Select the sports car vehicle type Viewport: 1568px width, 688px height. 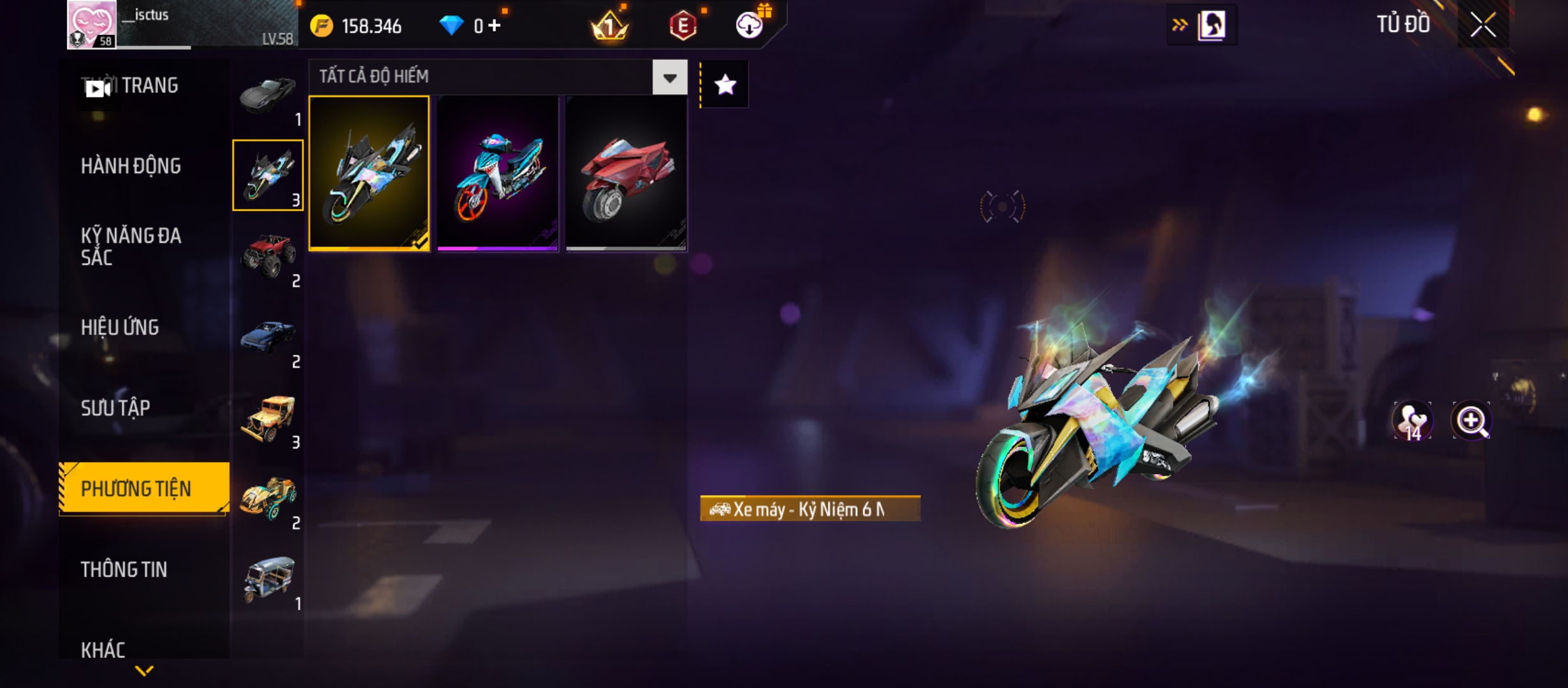click(x=268, y=97)
